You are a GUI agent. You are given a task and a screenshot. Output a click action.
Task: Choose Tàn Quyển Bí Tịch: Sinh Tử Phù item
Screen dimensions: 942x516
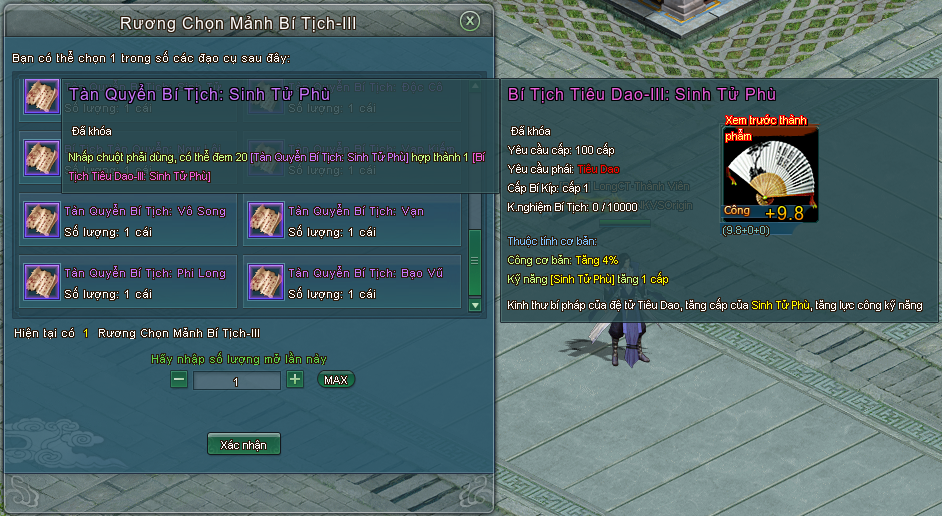pos(42,97)
